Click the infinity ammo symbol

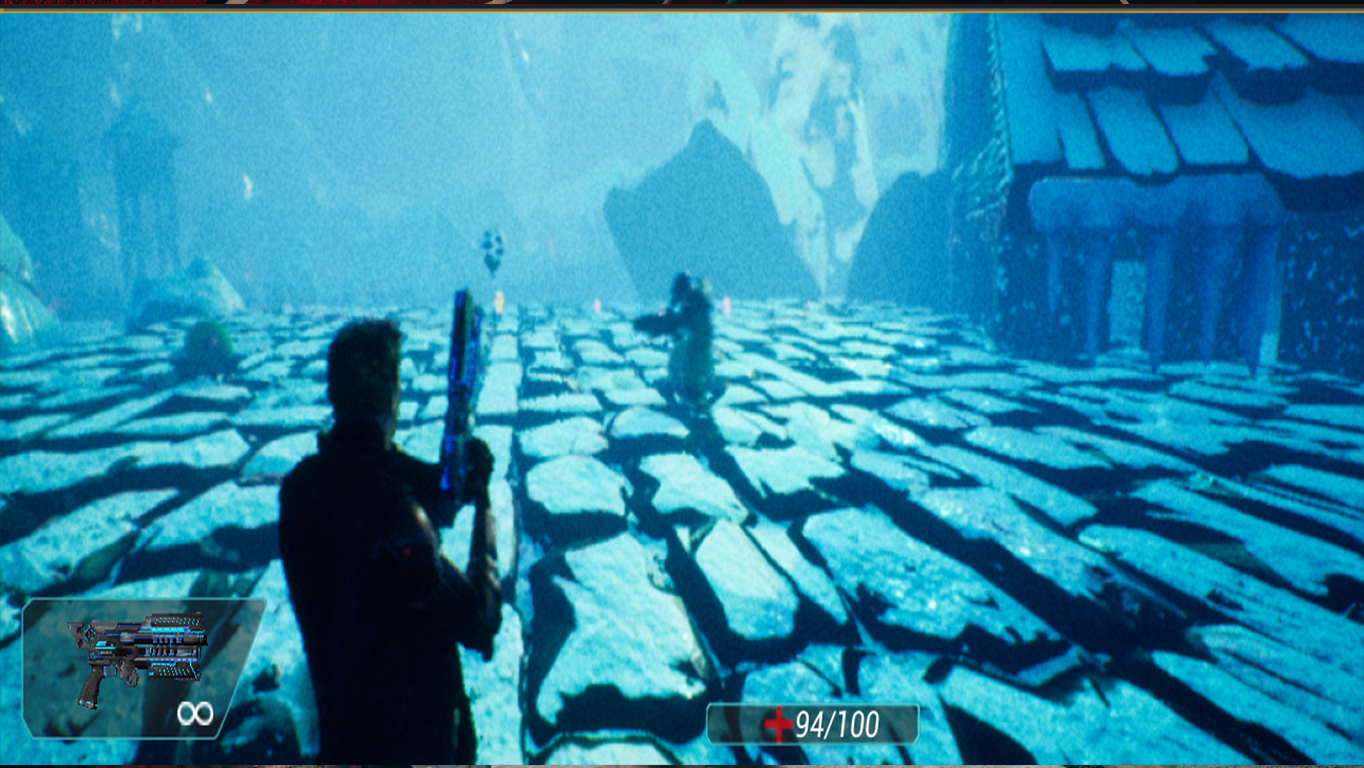pyautogui.click(x=196, y=714)
